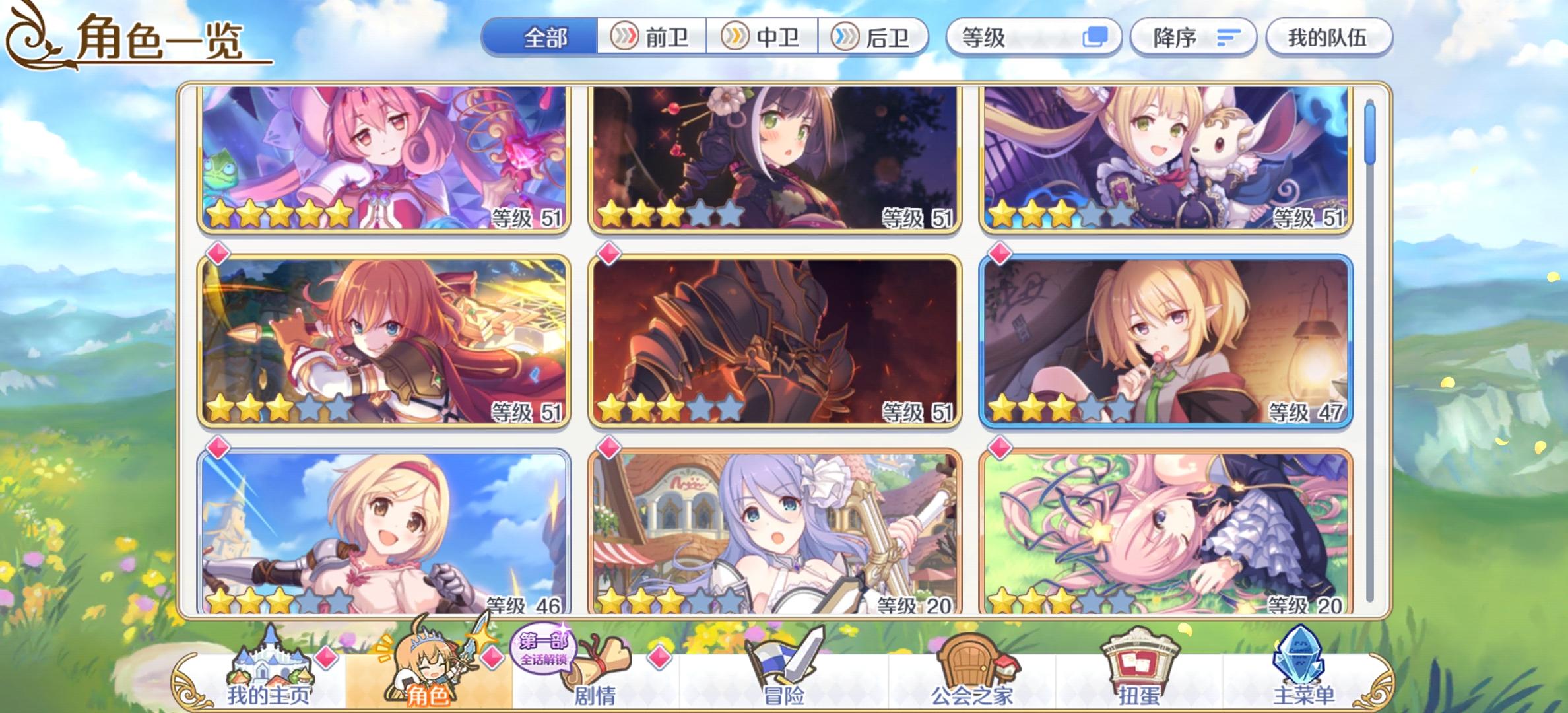Toggle the 降序 descending sort order

click(1192, 38)
